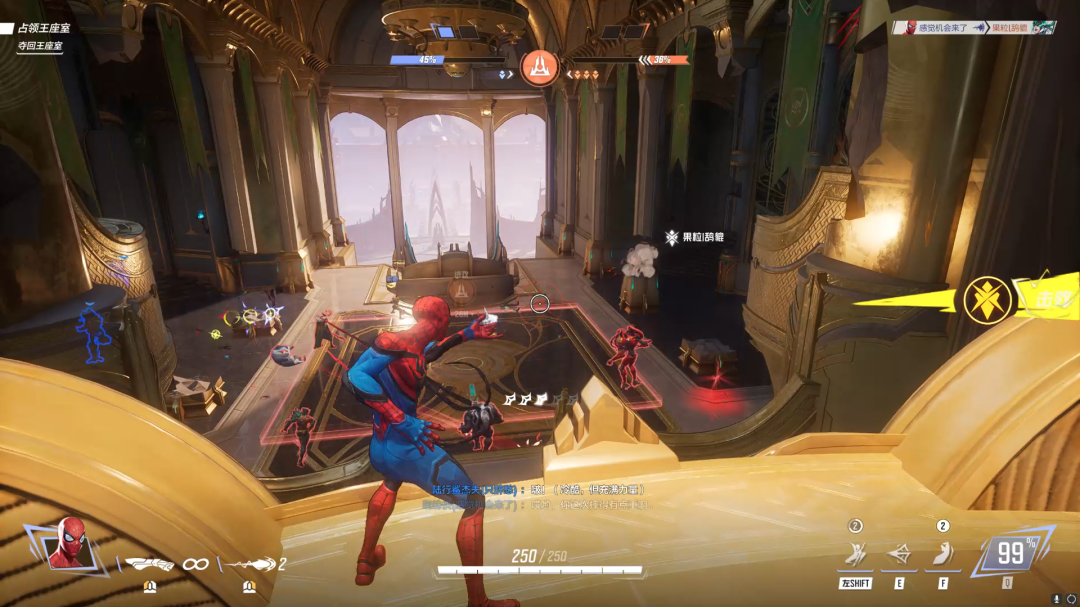The image size is (1080, 607).
Task: Activate the arrow-shaped ability above E
Action: point(898,553)
